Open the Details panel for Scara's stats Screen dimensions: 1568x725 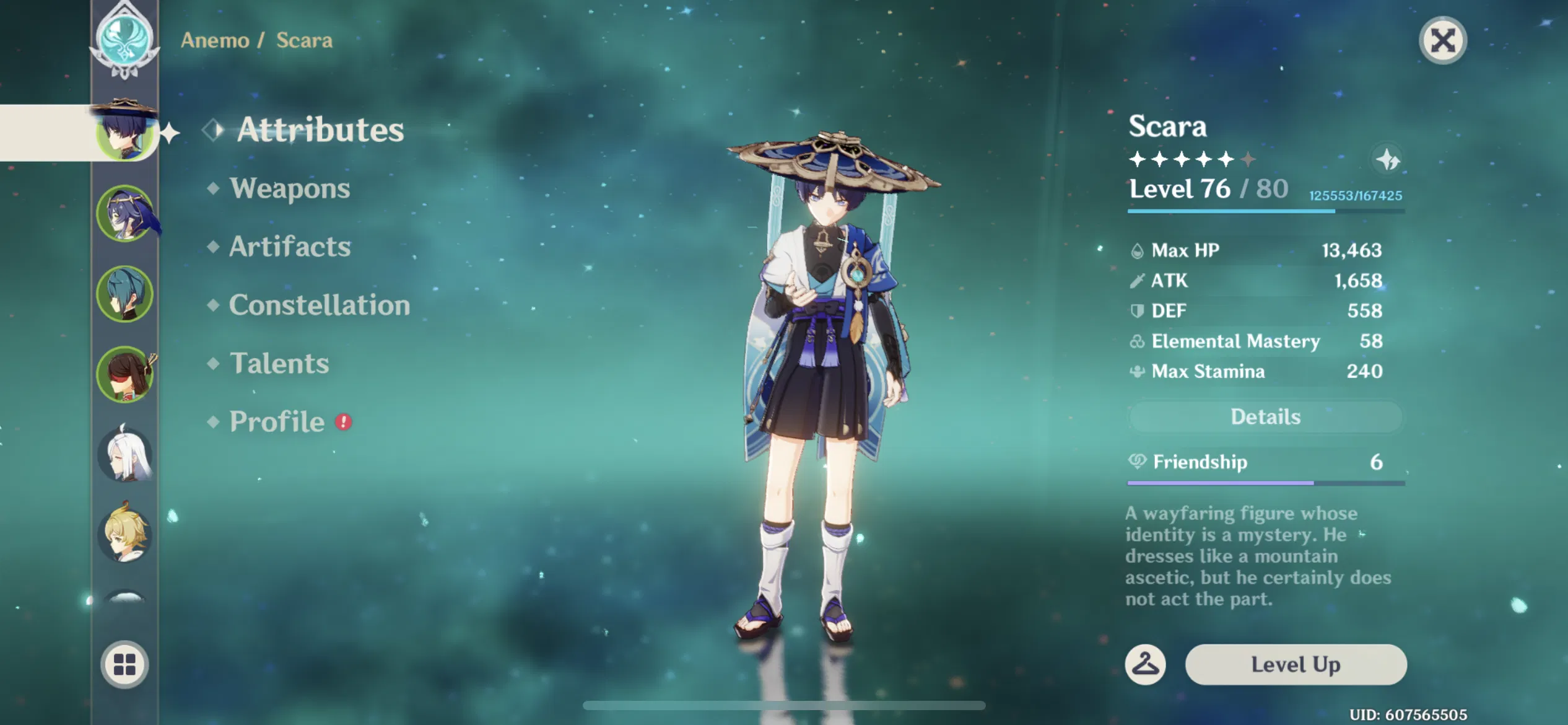(1264, 416)
